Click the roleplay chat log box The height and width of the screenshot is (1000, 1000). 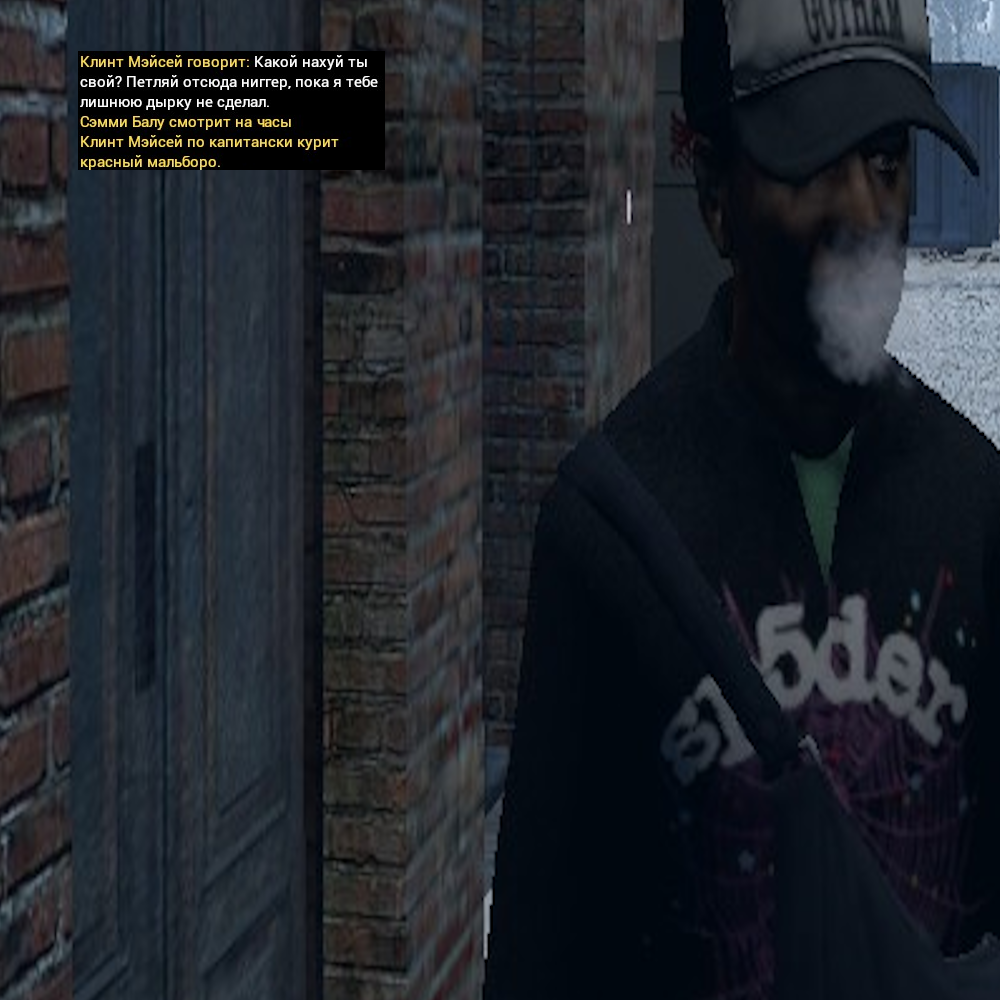tap(231, 111)
